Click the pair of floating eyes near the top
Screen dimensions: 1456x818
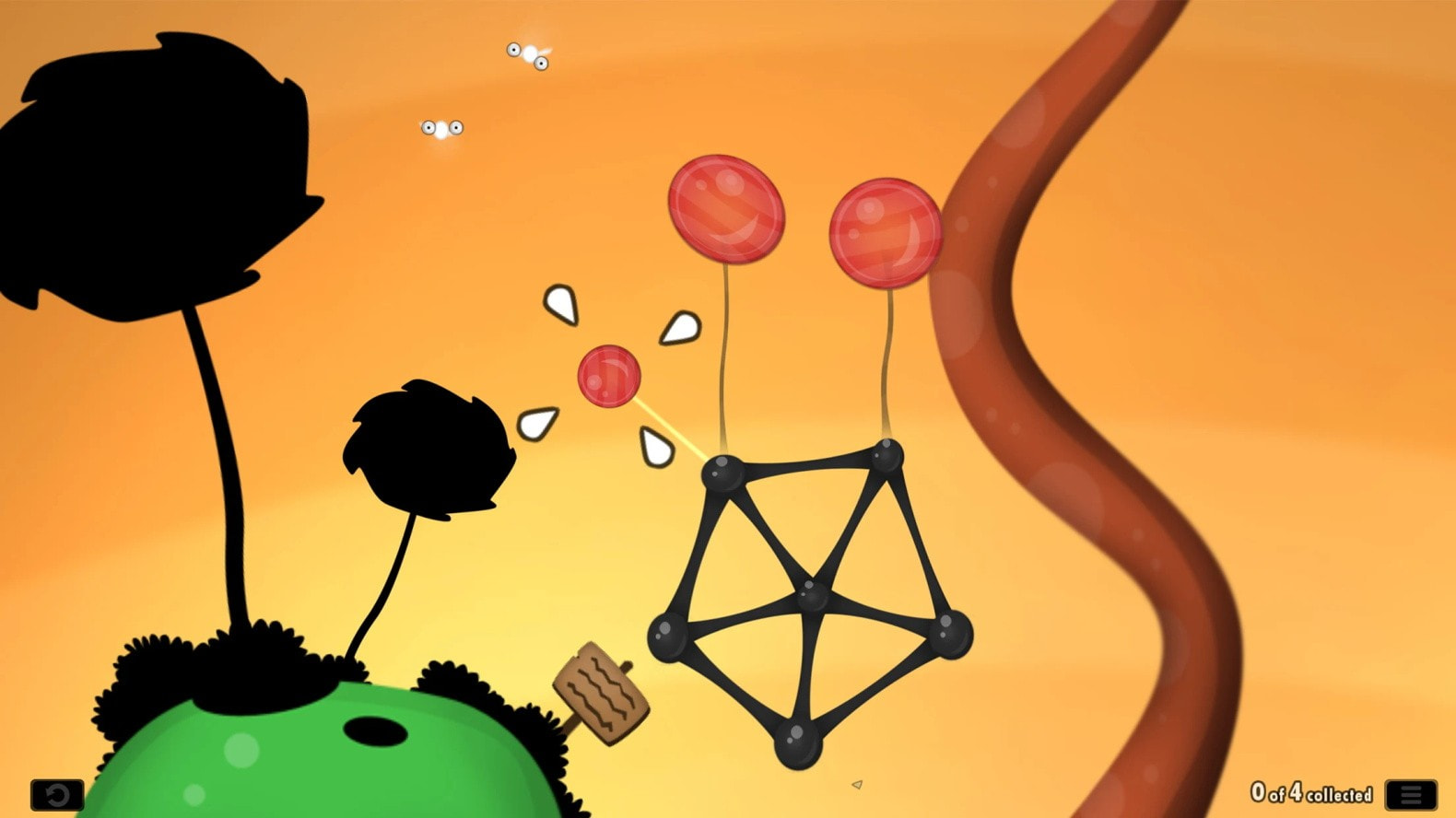click(525, 53)
